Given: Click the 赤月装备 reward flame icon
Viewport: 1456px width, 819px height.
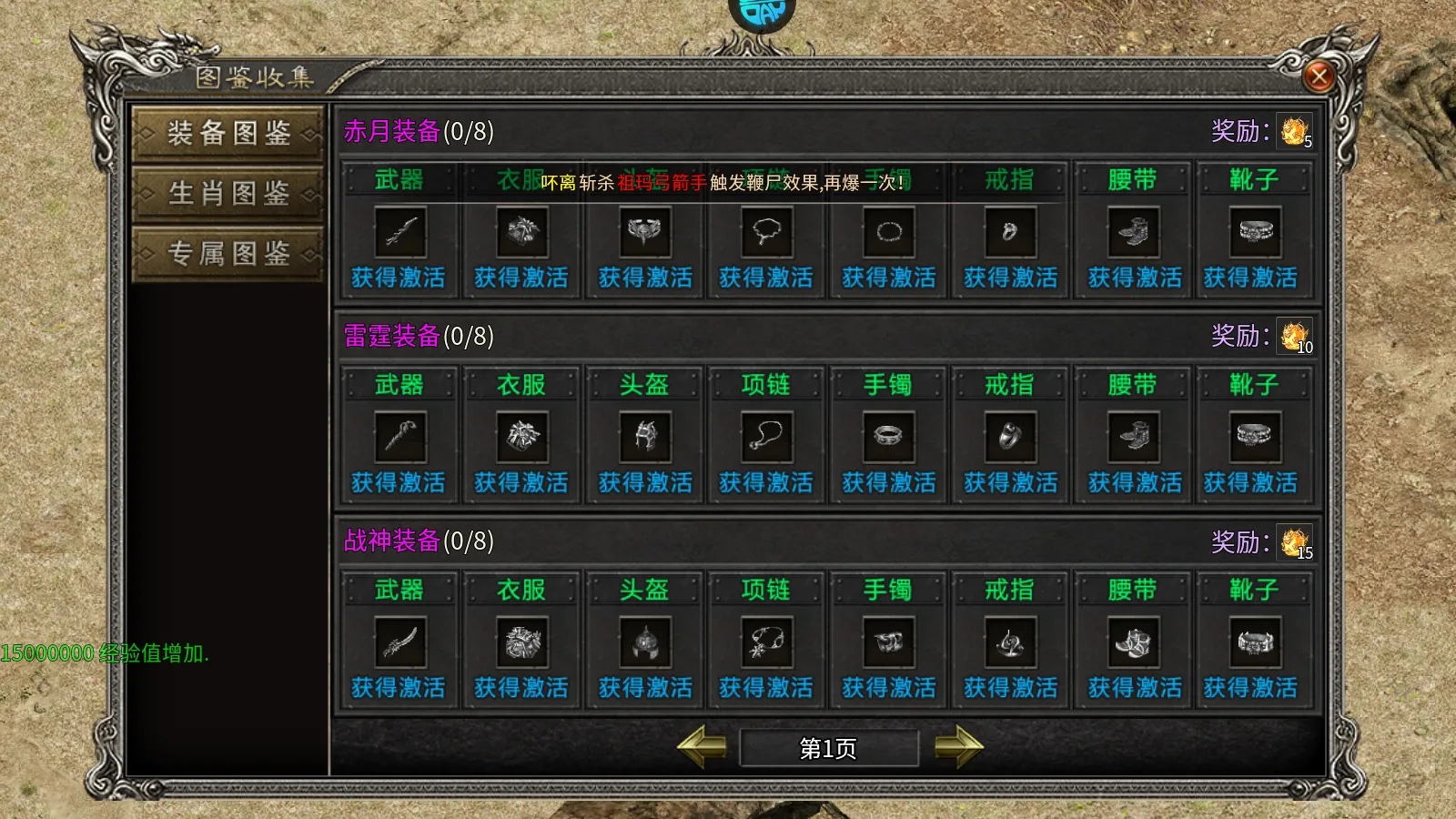Looking at the screenshot, I should coord(1292,130).
